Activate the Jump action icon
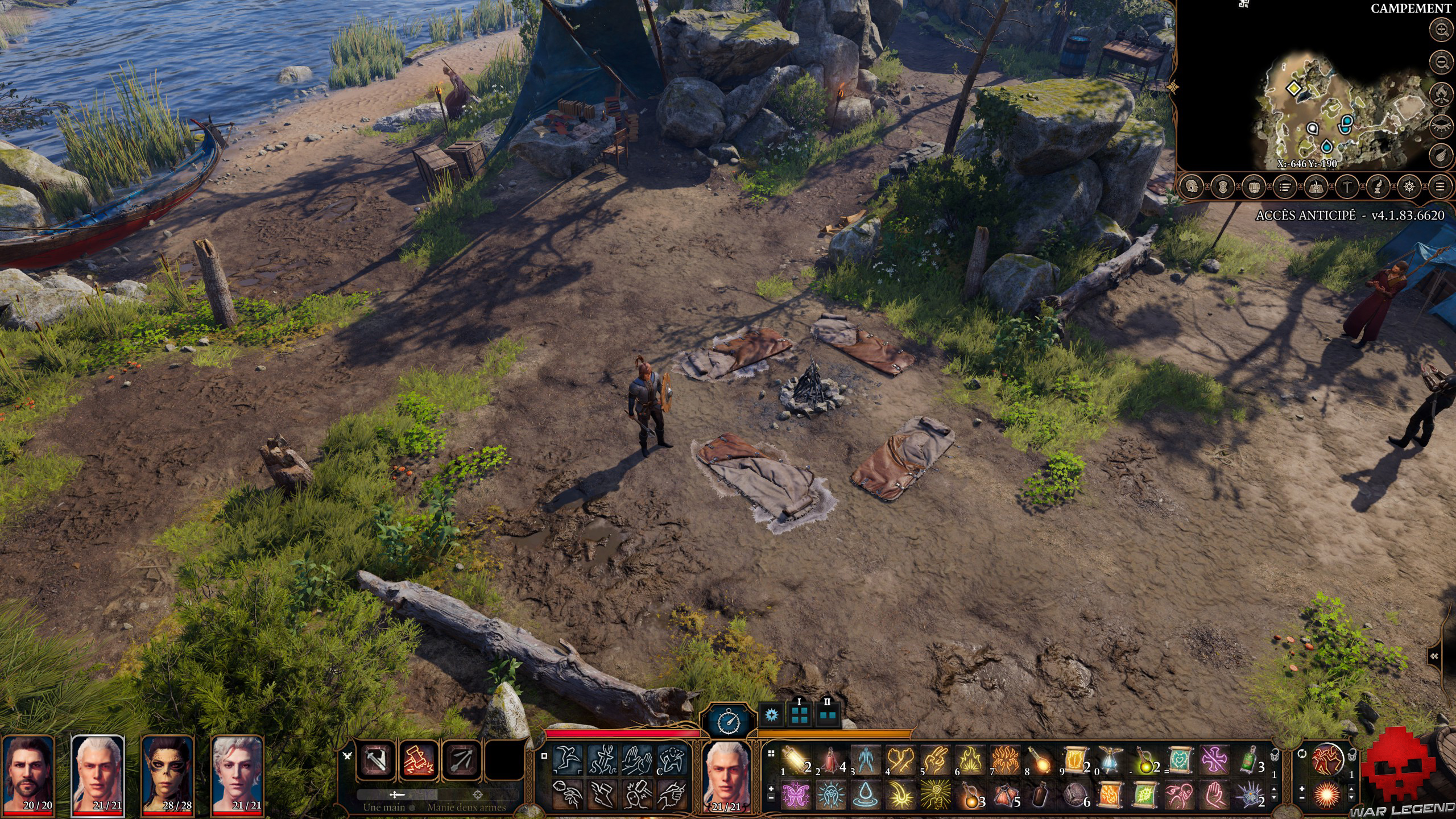This screenshot has height=819, width=1456. 568,759
